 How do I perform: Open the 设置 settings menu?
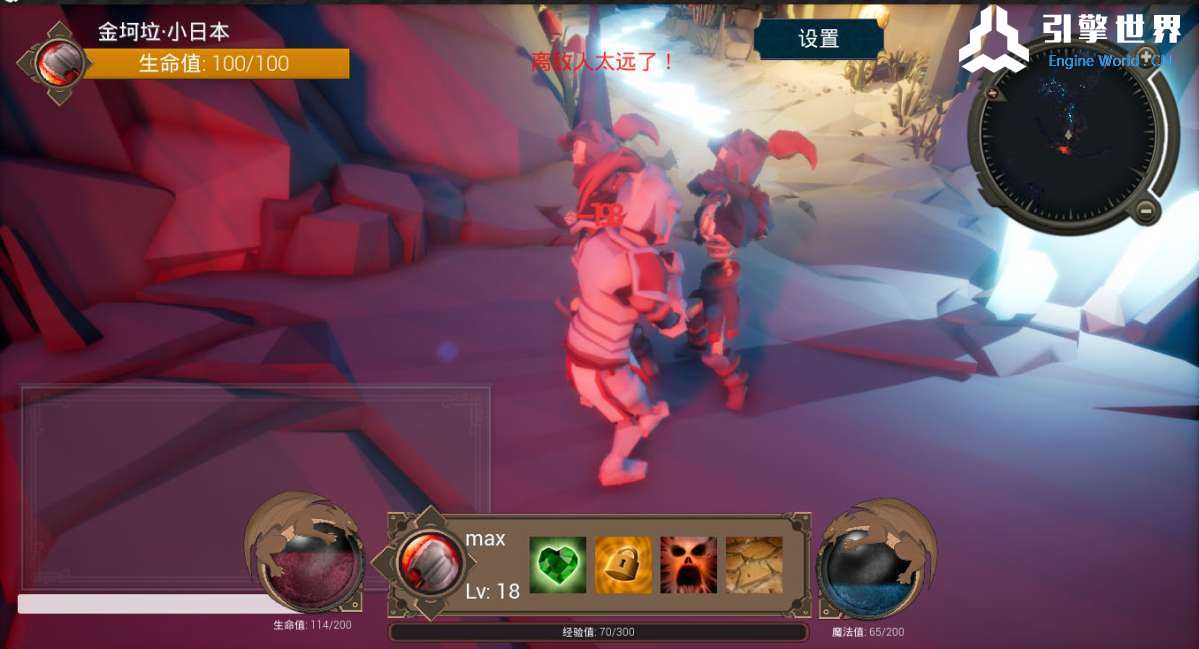coord(818,39)
